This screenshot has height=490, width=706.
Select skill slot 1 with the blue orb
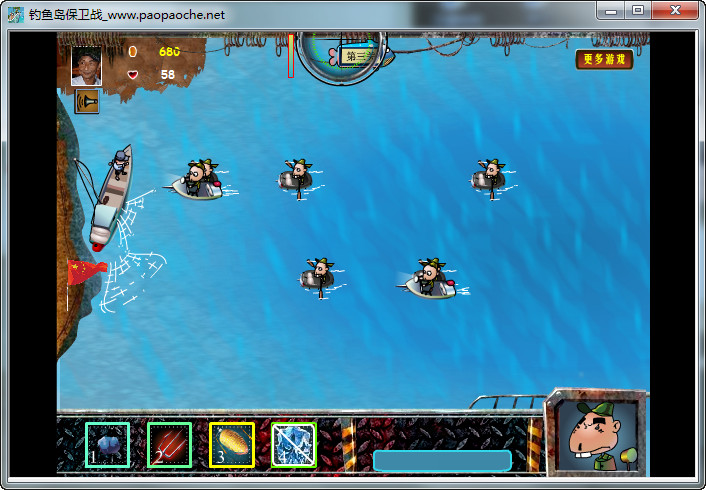point(107,444)
